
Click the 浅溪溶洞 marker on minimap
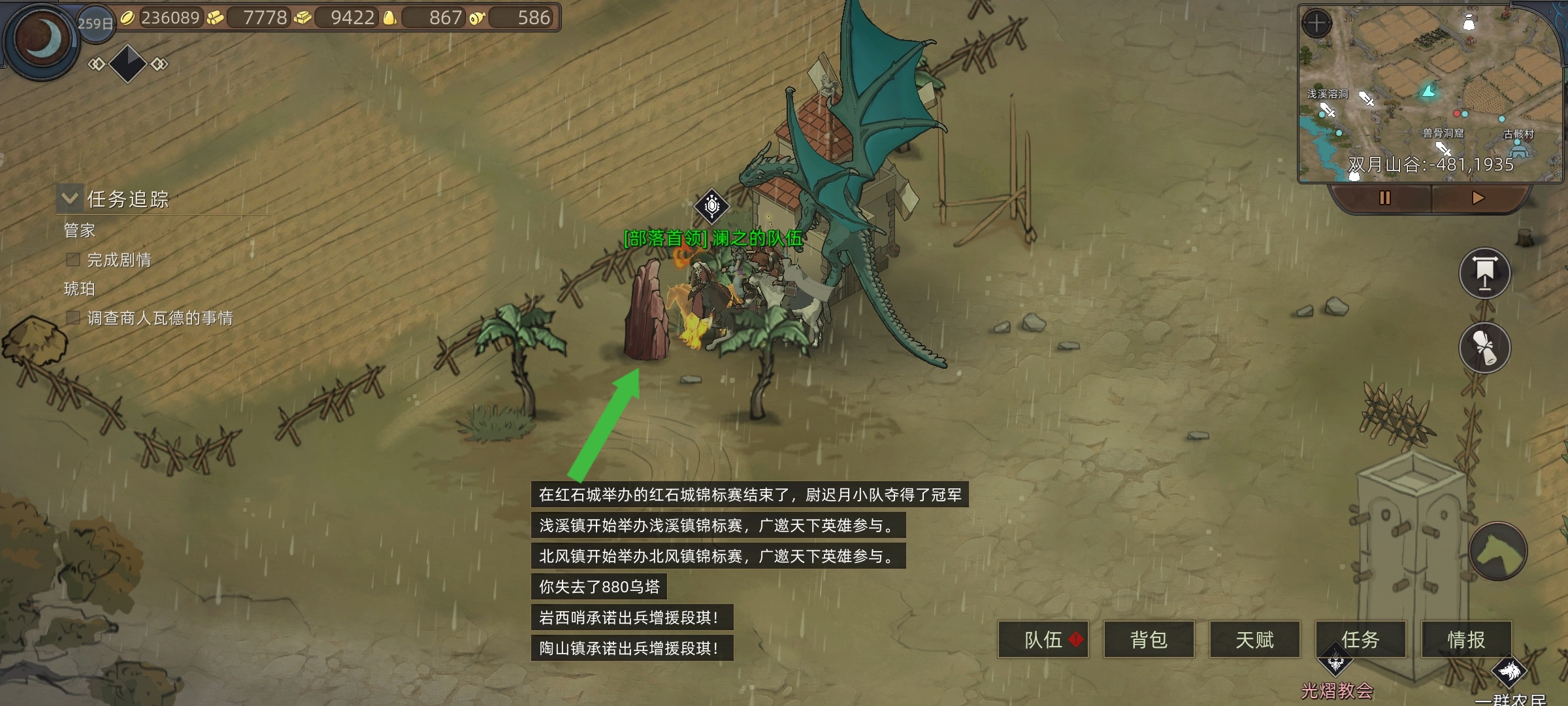point(1327,95)
